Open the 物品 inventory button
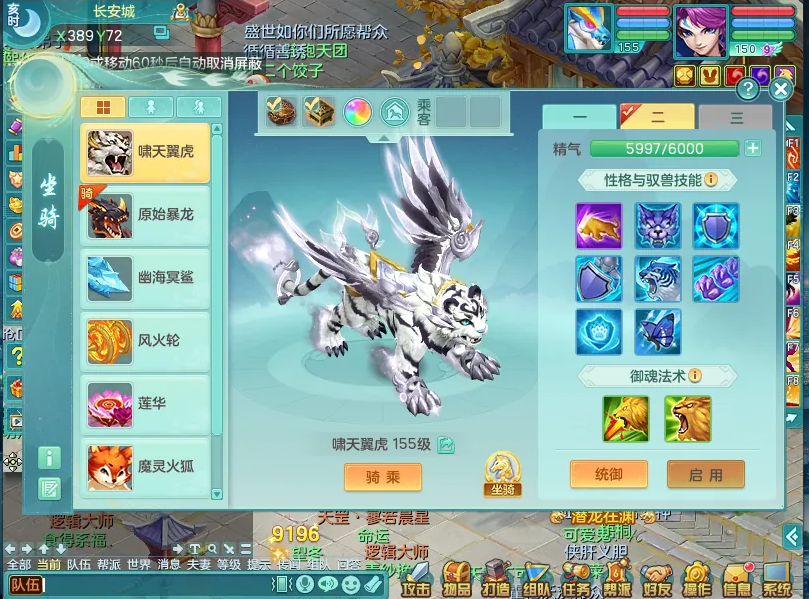Screen dimensions: 809x599 458,580
